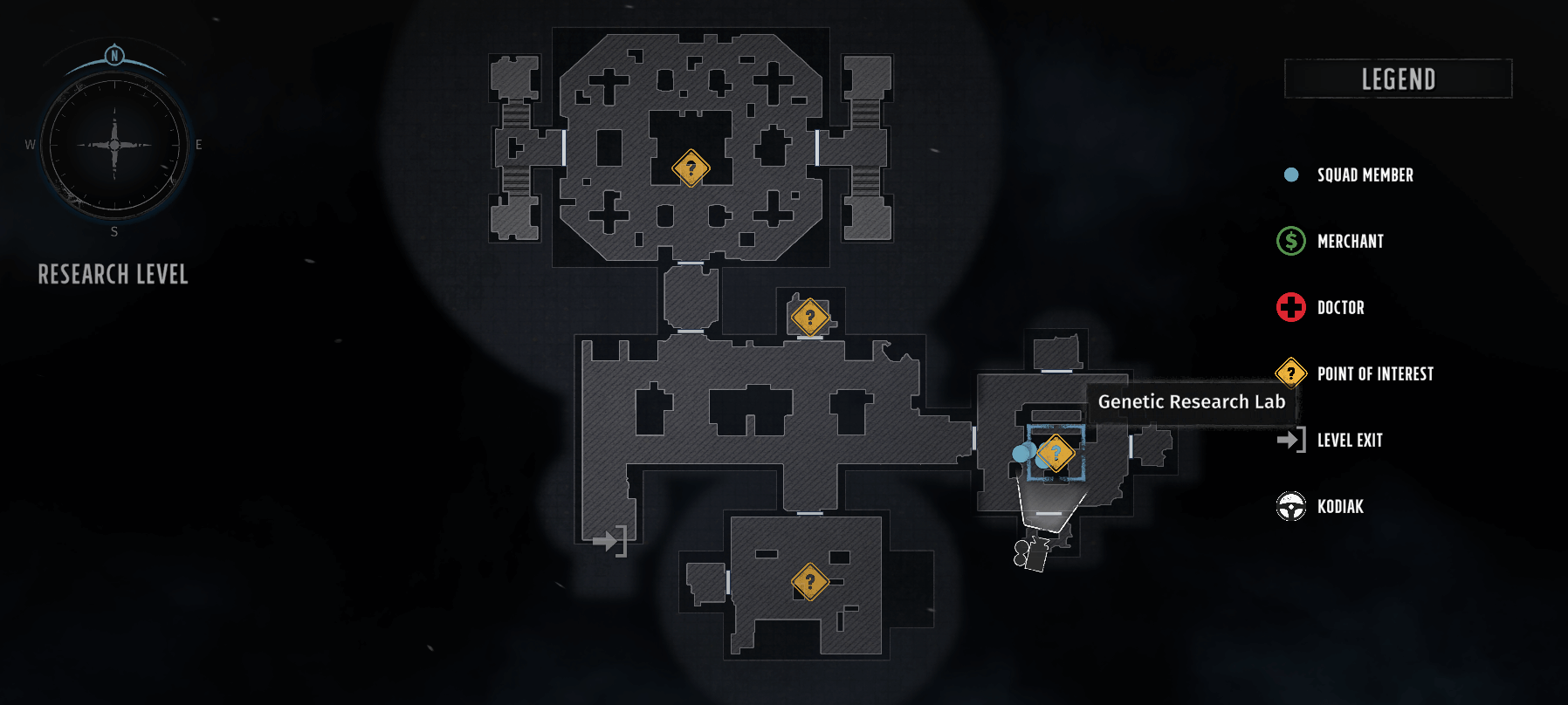Select the point of interest marker in the prison cell block
Screen dimensions: 1568x705
tap(691, 167)
